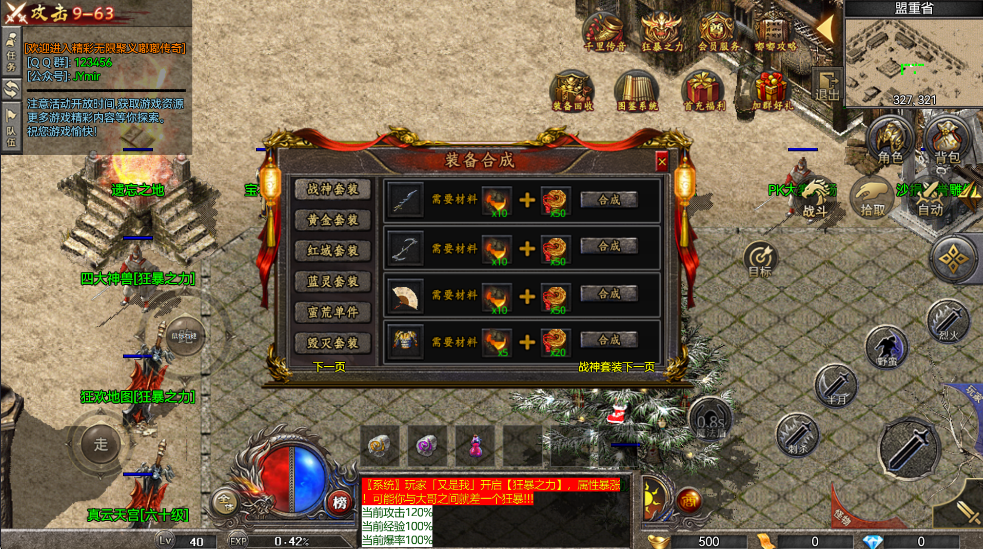The height and width of the screenshot is (549, 983).
Task: Close the 装备合成 crafting window
Action: tap(661, 161)
